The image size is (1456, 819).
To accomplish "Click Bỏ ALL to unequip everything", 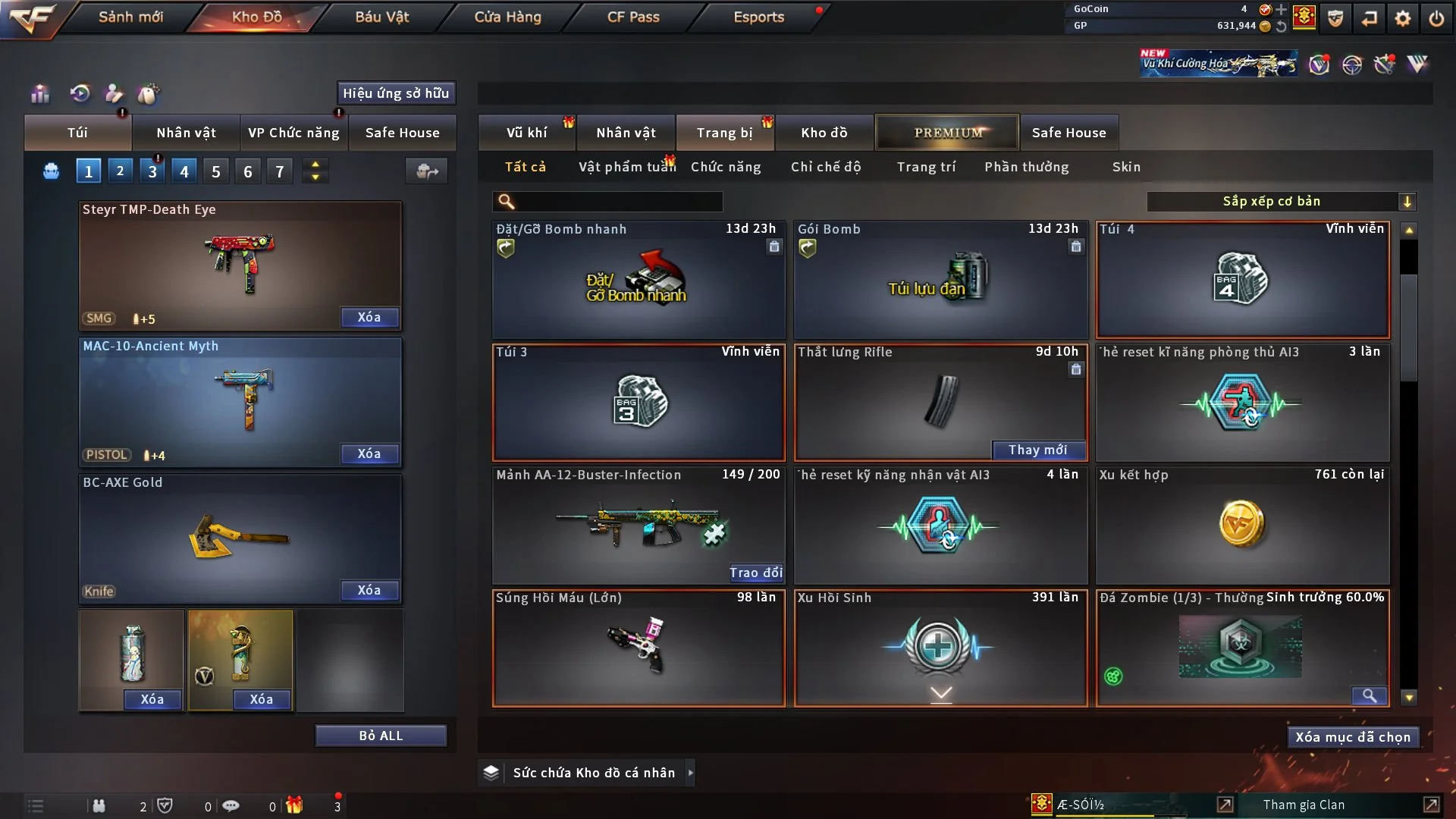I will tap(381, 736).
